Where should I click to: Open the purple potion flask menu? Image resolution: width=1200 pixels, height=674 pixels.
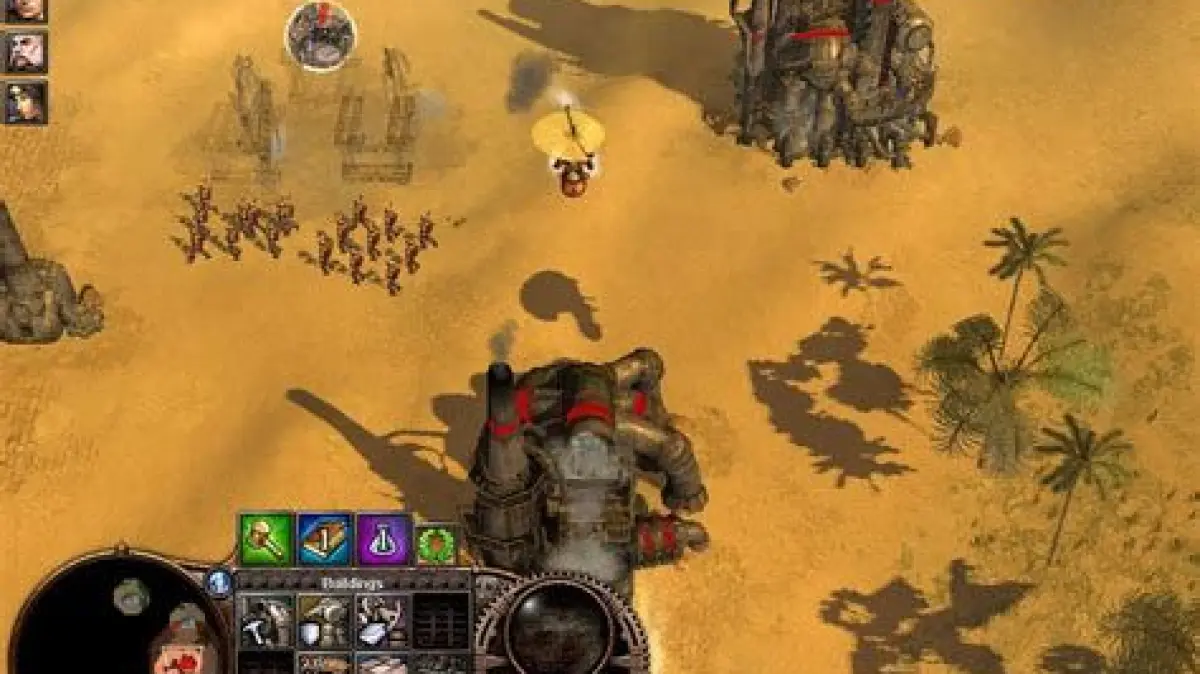coord(385,540)
